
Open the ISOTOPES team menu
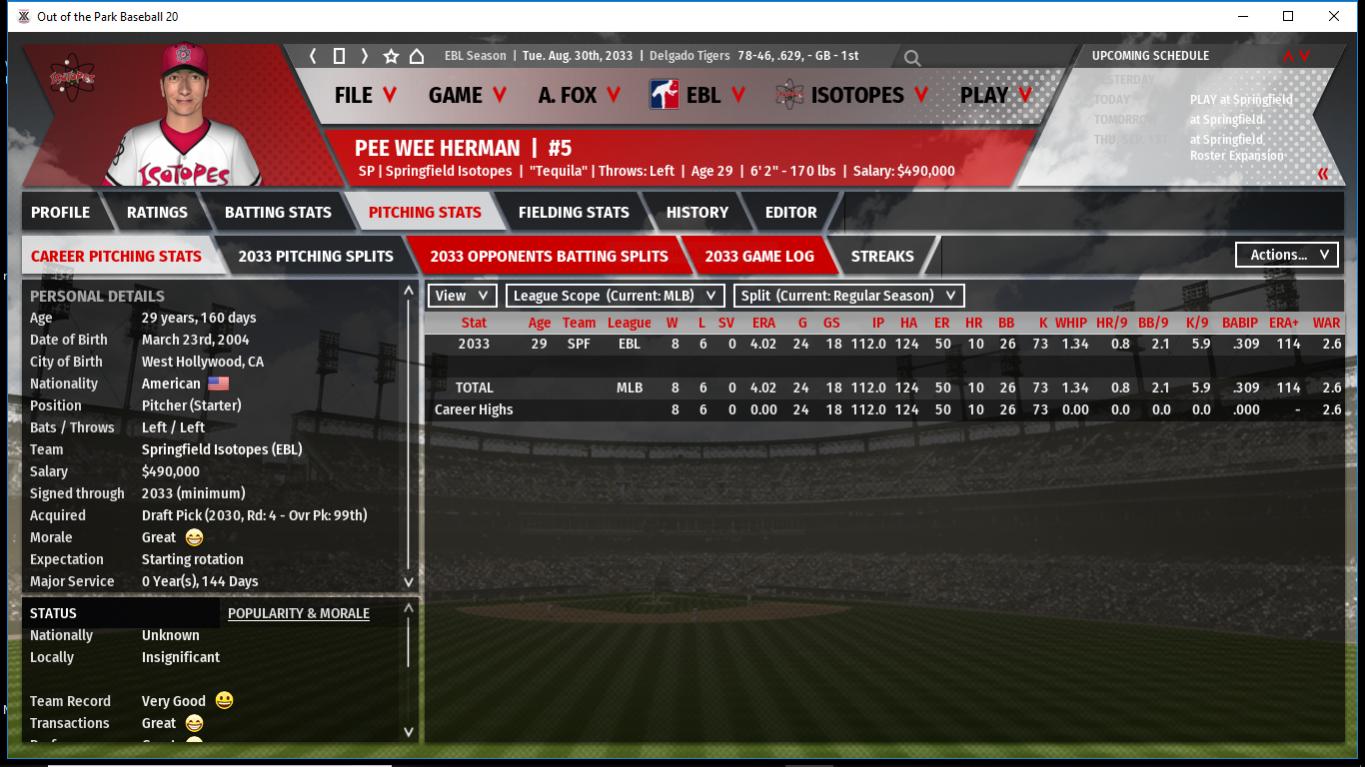tap(853, 95)
